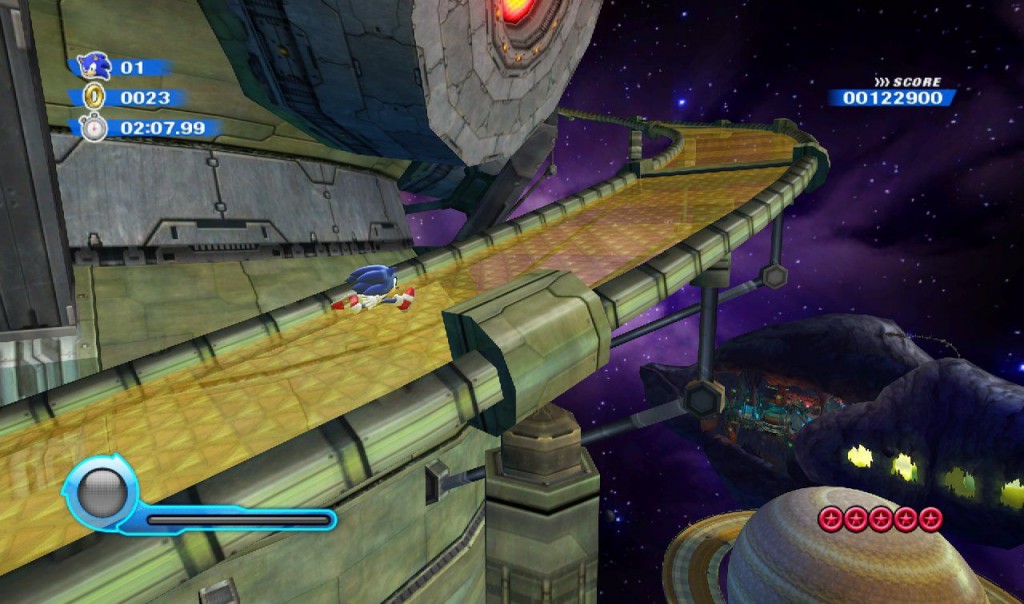Viewport: 1024px width, 604px height.
Task: Click the stopwatch timer icon
Action: tap(94, 128)
